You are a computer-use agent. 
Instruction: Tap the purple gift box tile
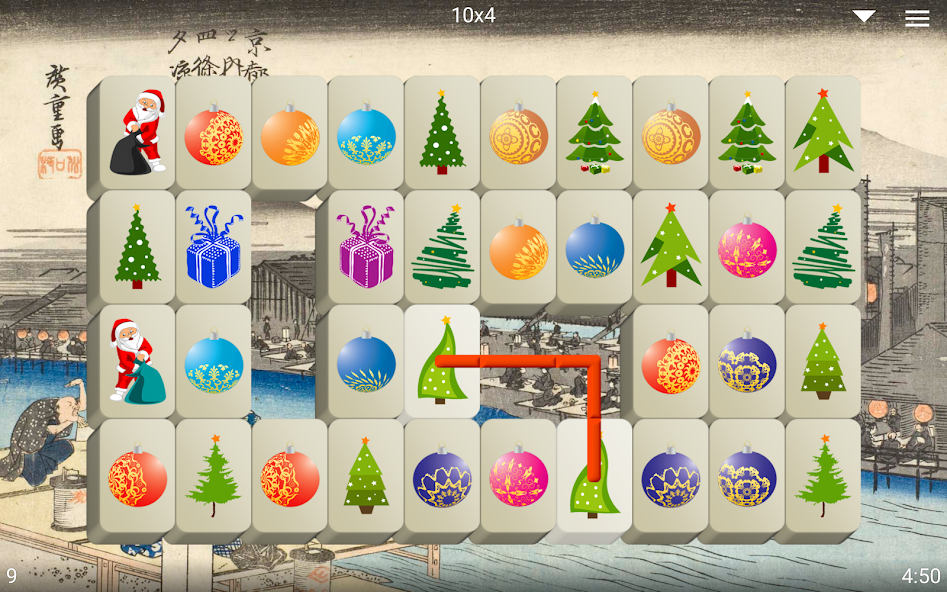click(366, 247)
